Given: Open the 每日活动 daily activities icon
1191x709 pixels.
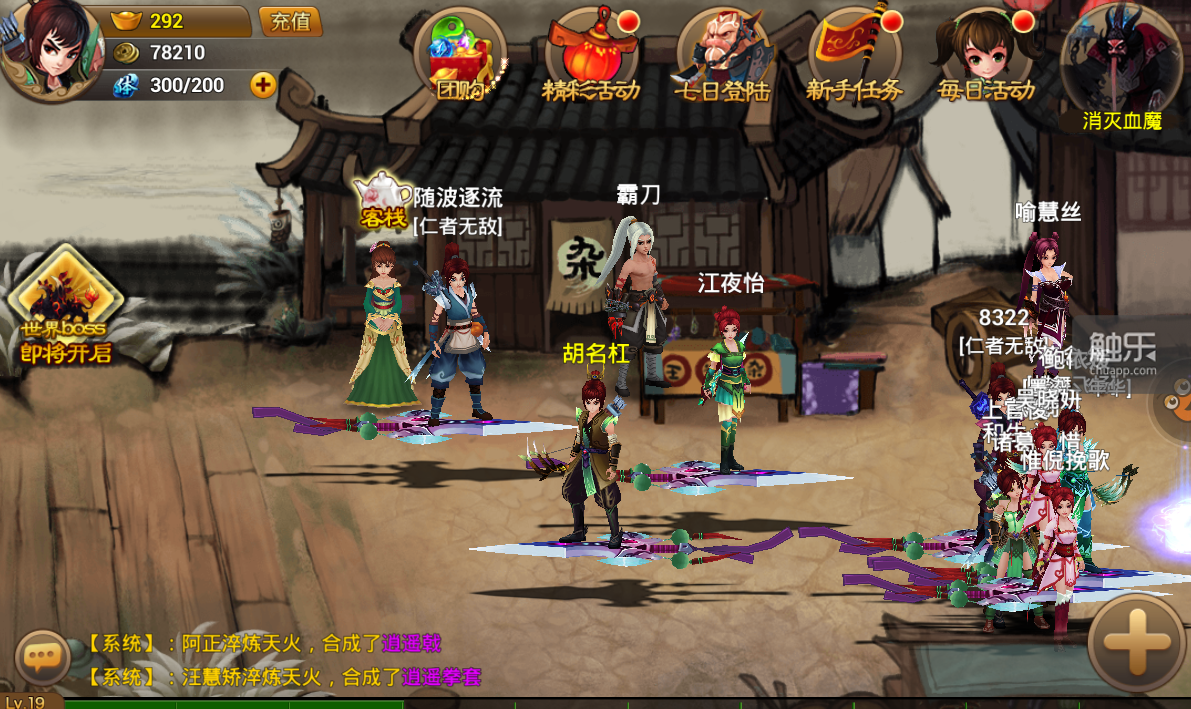Looking at the screenshot, I should tap(985, 56).
